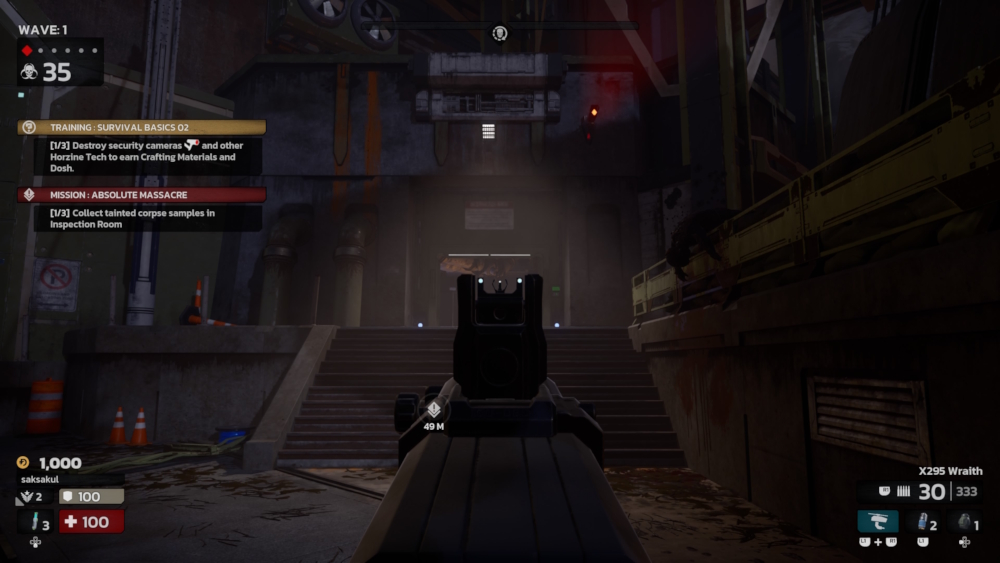Click the objective marker showing 49 M

pos(434,410)
